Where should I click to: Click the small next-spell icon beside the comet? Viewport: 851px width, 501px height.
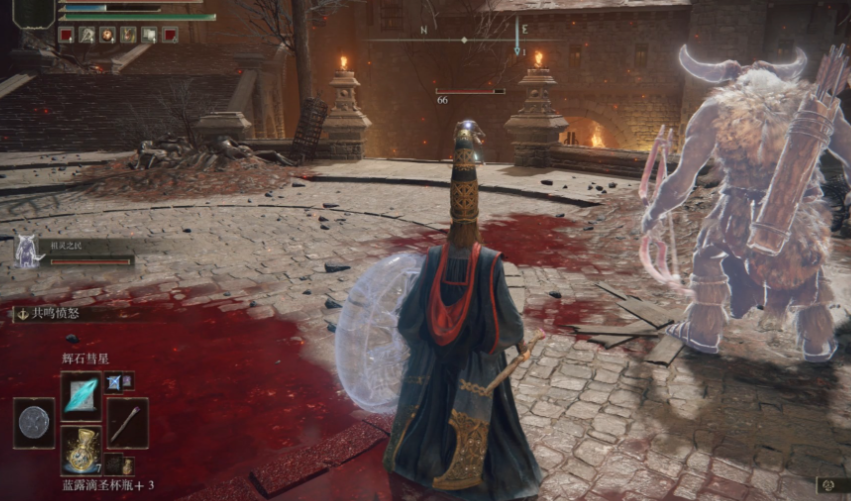[114, 381]
